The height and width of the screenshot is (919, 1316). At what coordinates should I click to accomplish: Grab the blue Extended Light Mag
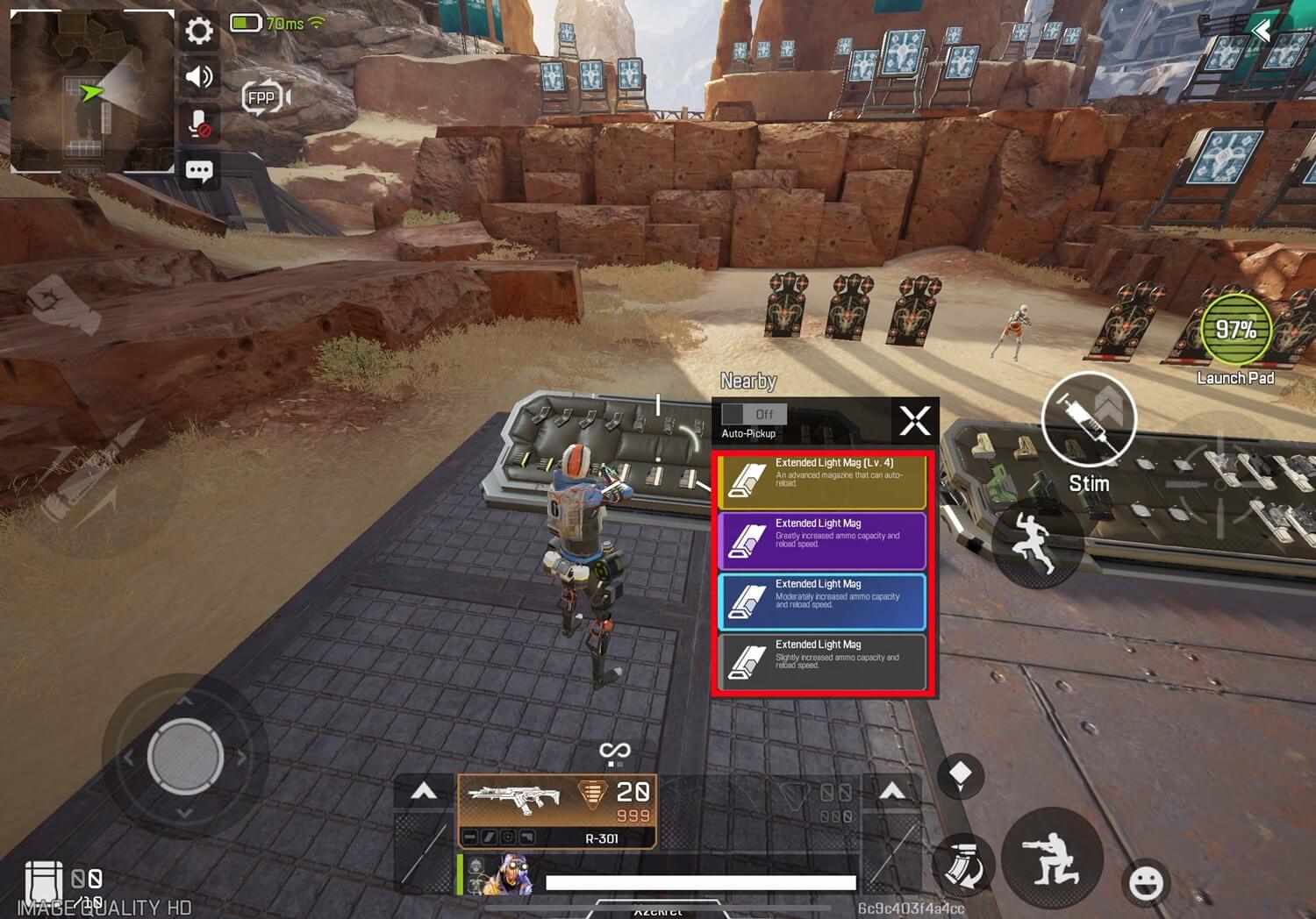[x=822, y=601]
